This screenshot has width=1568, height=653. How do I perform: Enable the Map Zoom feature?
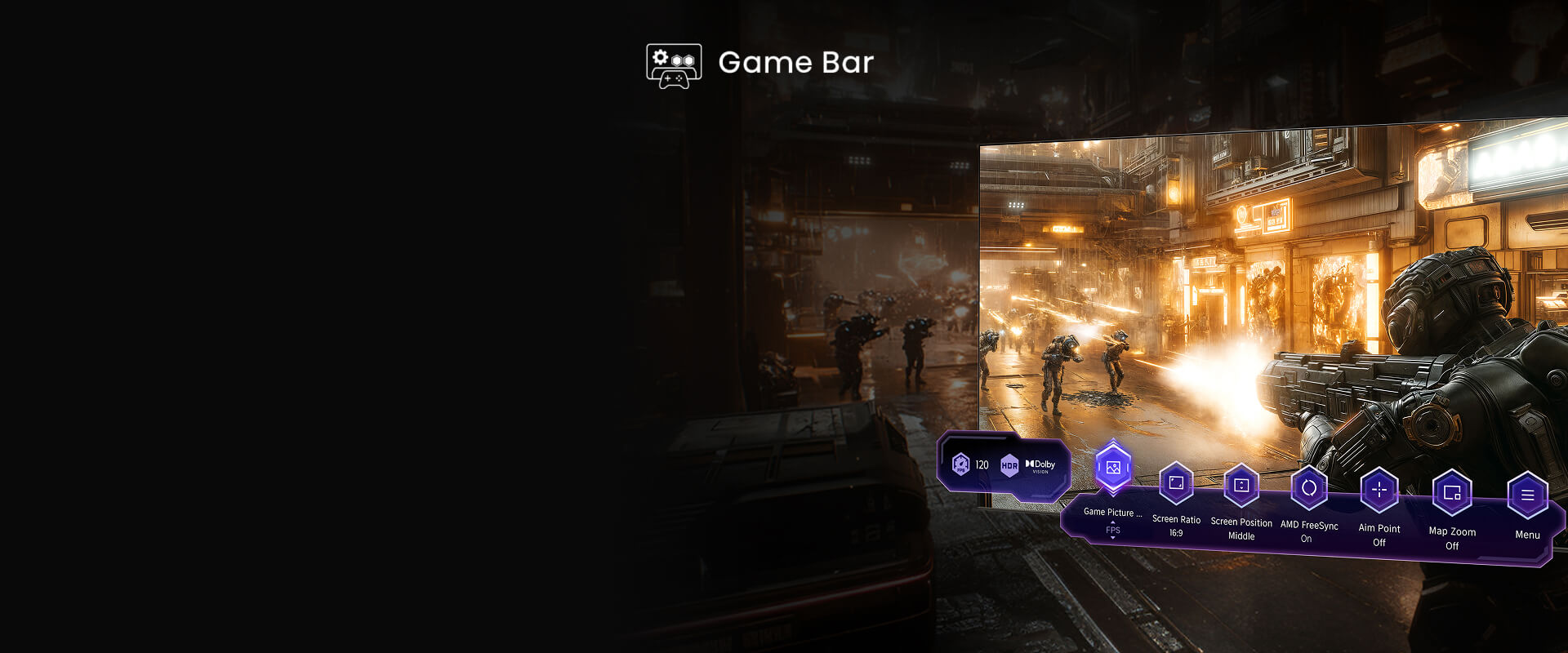(x=1452, y=493)
